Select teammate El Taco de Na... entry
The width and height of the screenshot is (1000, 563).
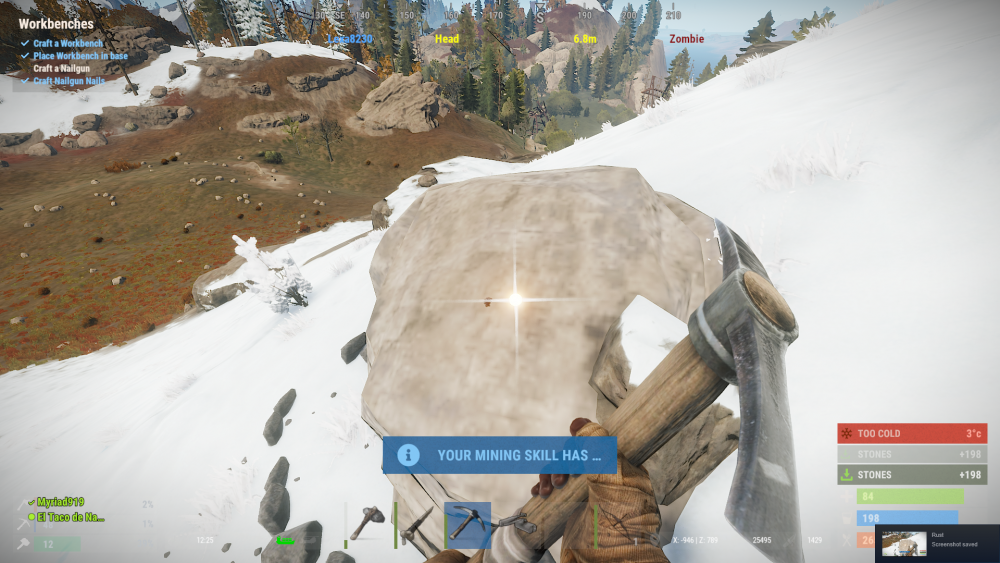click(x=70, y=517)
